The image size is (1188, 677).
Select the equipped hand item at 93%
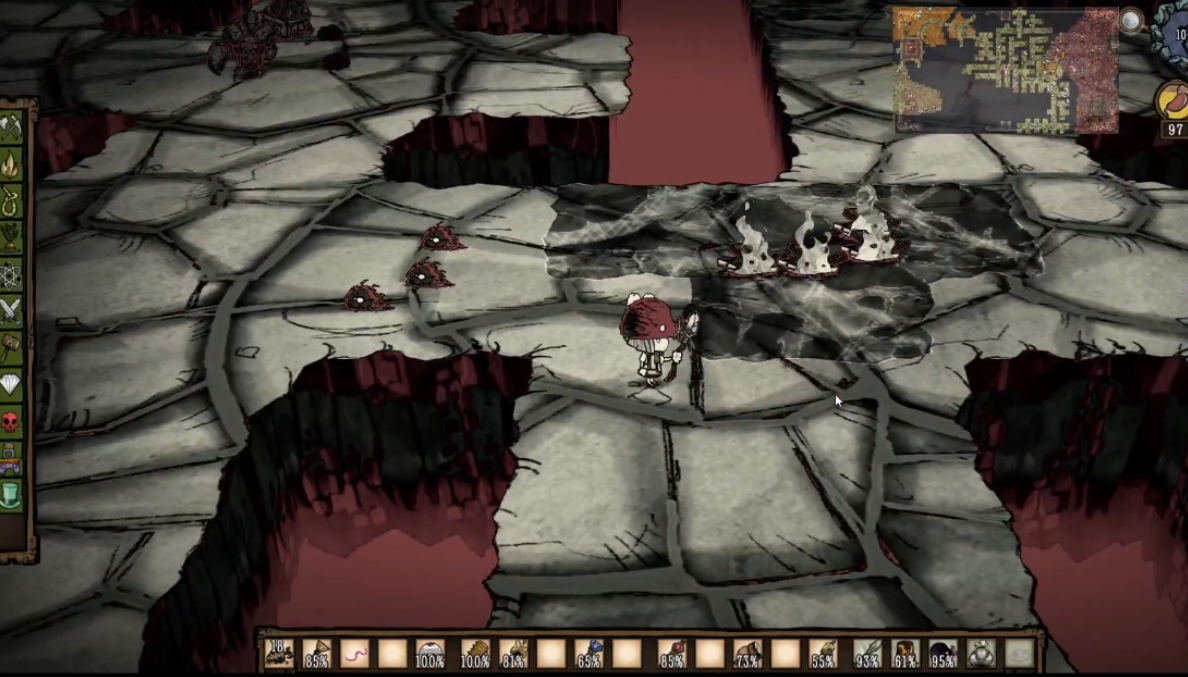pos(867,654)
